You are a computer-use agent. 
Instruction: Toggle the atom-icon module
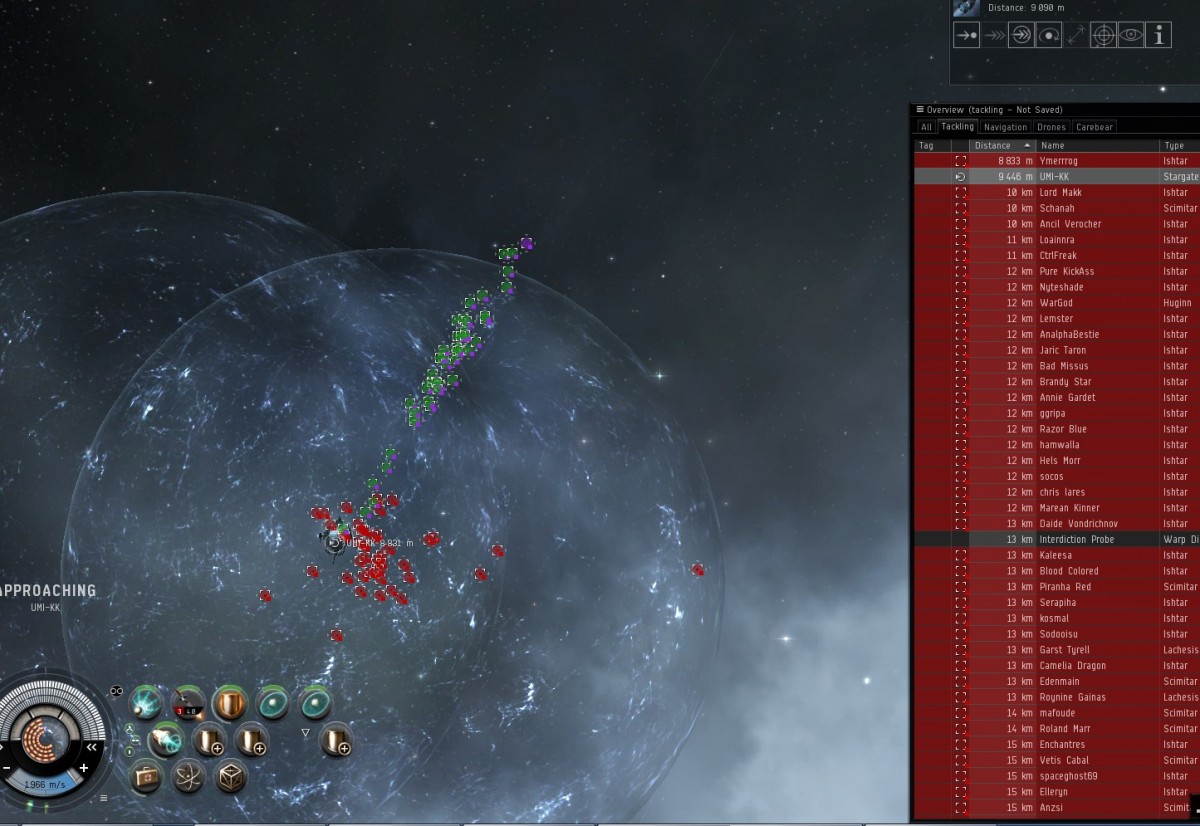(x=188, y=776)
